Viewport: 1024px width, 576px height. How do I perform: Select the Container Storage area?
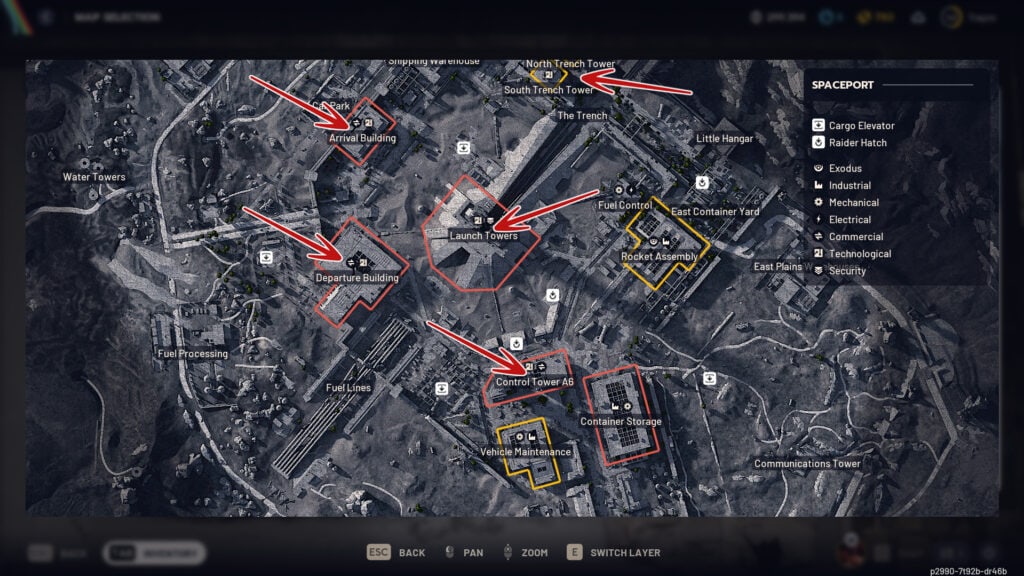(x=620, y=421)
